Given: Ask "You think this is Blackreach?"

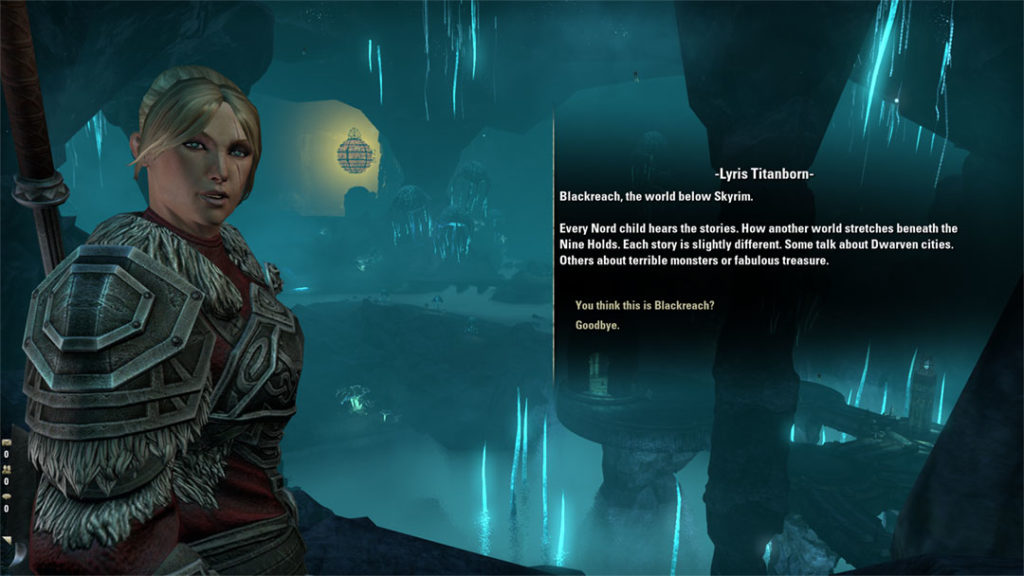Looking at the screenshot, I should 644,305.
